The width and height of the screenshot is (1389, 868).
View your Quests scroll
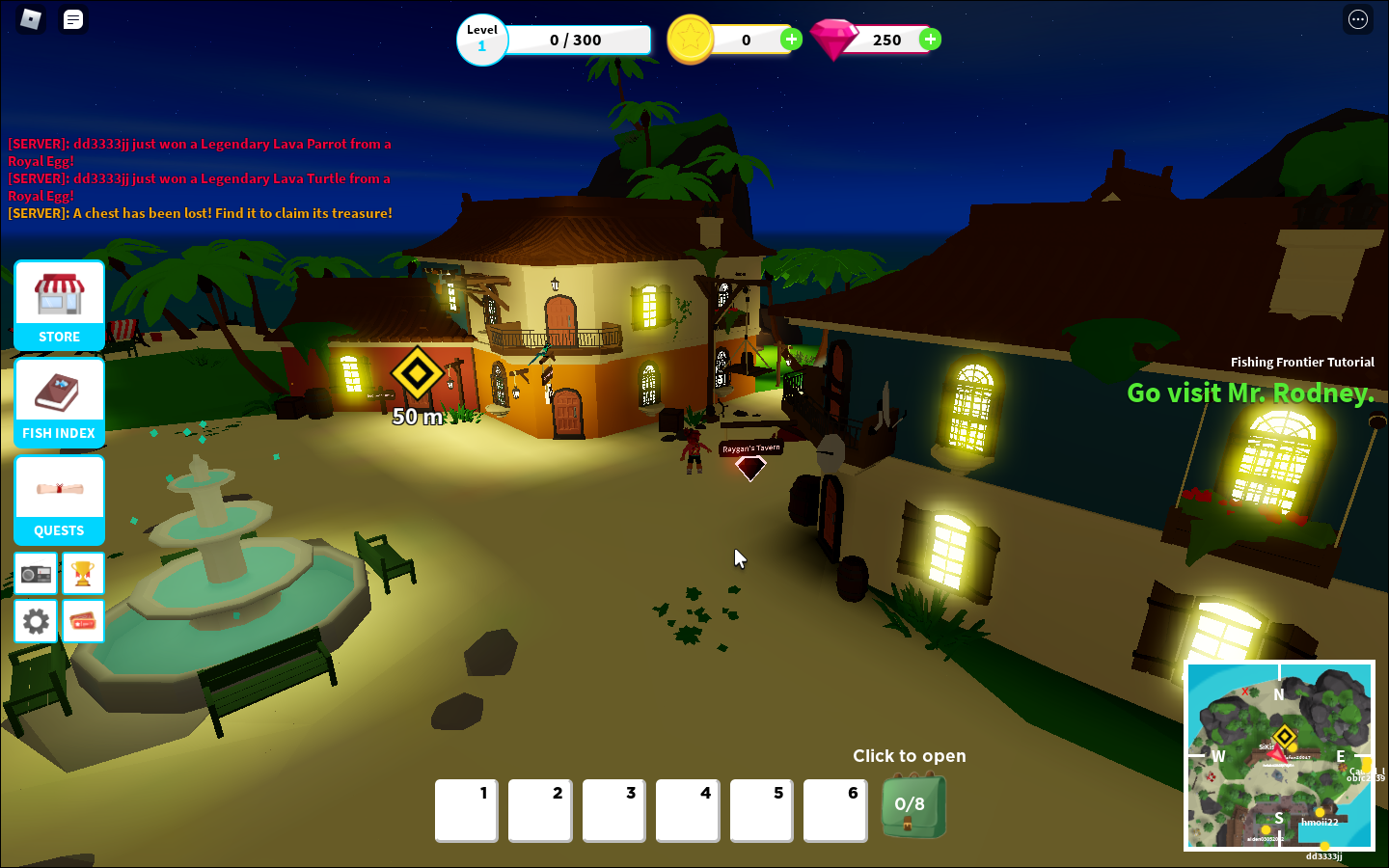click(59, 500)
